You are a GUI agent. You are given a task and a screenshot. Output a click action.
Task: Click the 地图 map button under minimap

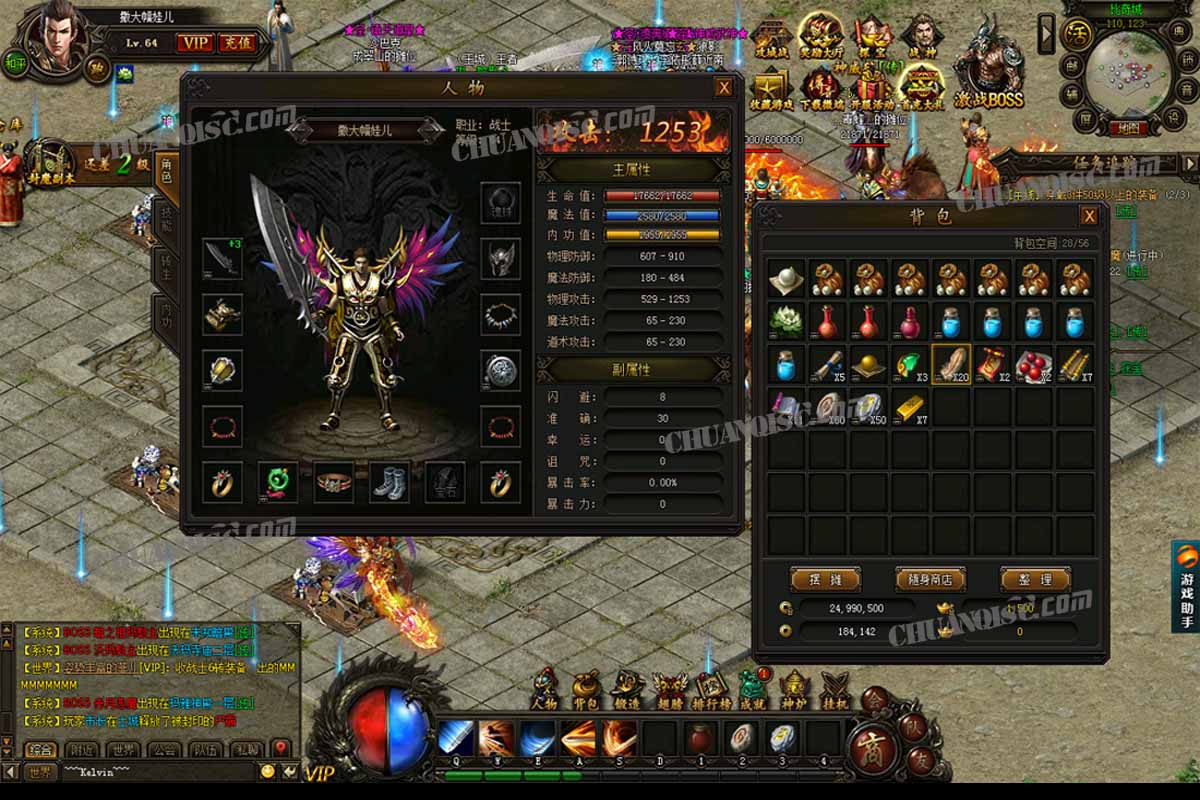click(x=1127, y=128)
